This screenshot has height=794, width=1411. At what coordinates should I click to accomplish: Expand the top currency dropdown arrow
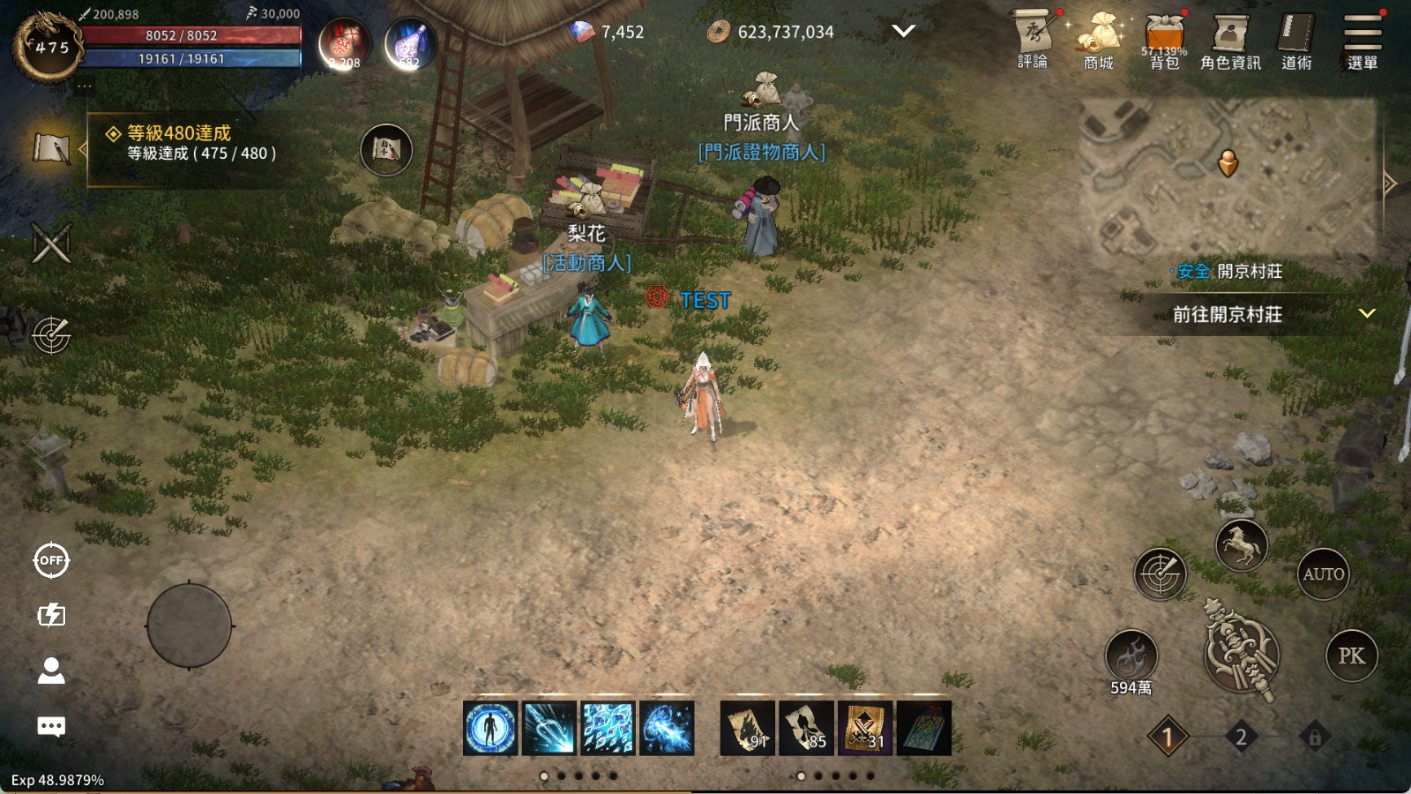(903, 31)
